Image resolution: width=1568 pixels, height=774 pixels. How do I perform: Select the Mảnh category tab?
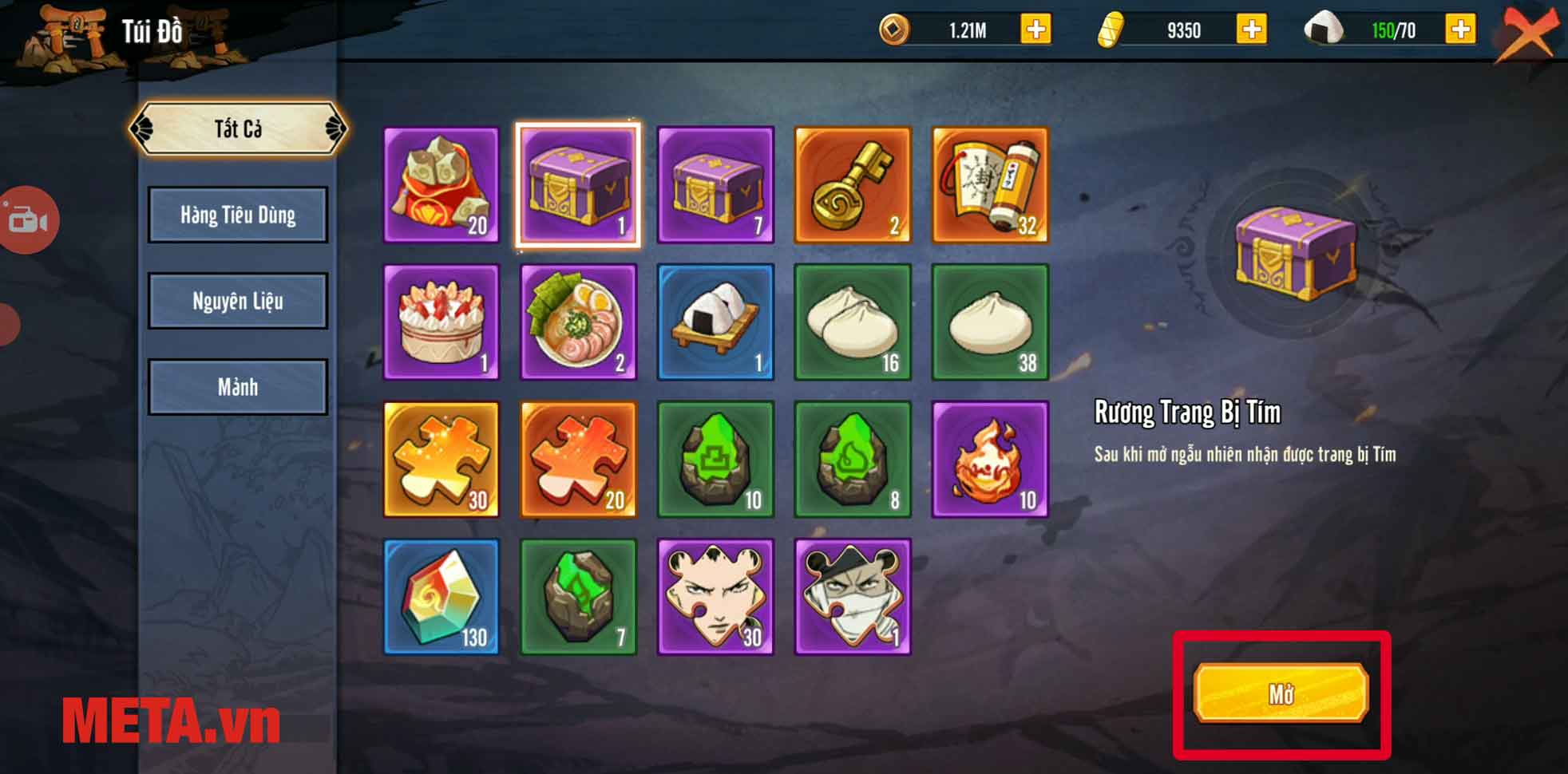point(238,387)
